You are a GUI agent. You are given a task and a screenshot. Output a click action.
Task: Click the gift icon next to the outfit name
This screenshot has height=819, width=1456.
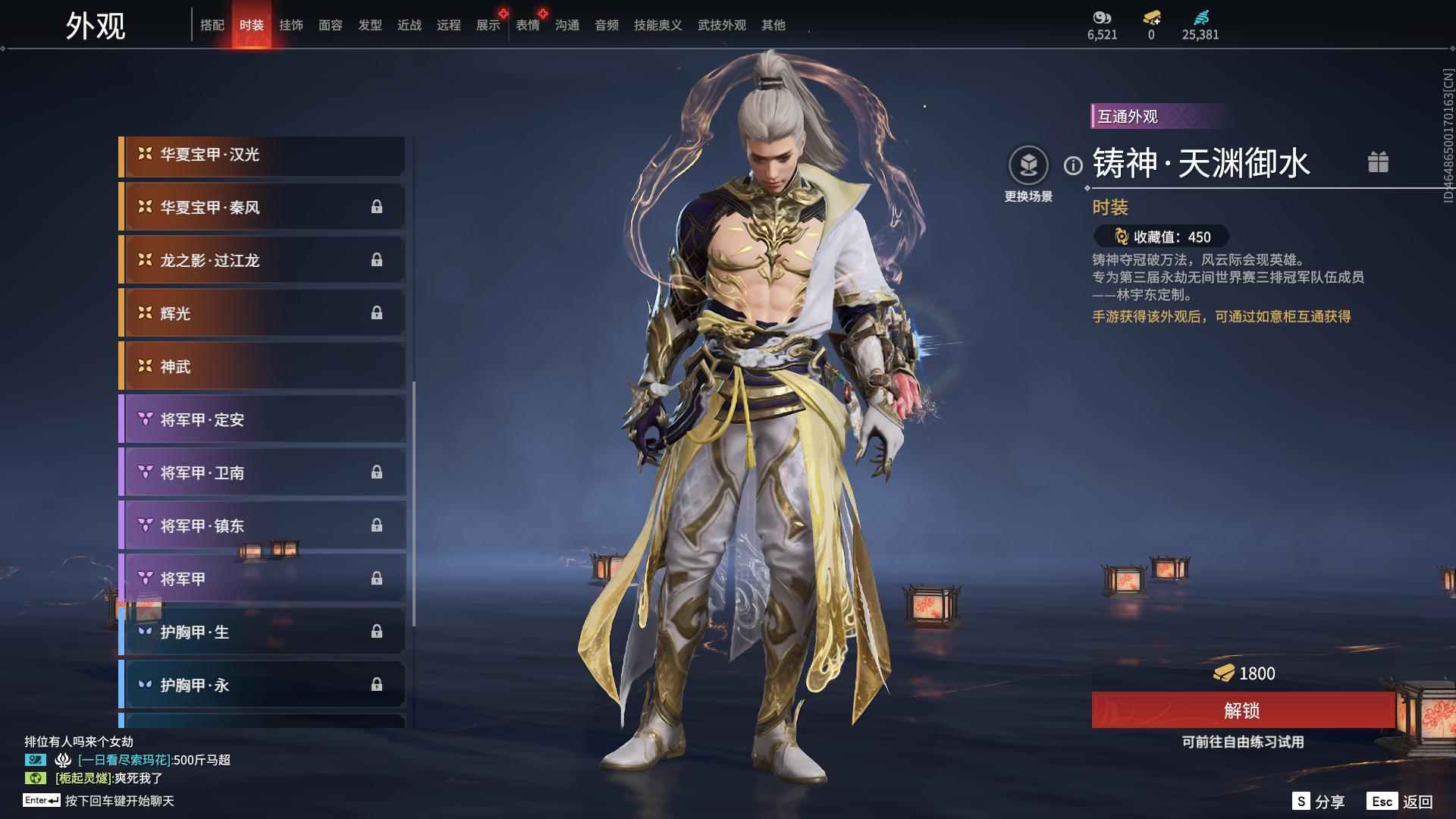(x=1379, y=162)
